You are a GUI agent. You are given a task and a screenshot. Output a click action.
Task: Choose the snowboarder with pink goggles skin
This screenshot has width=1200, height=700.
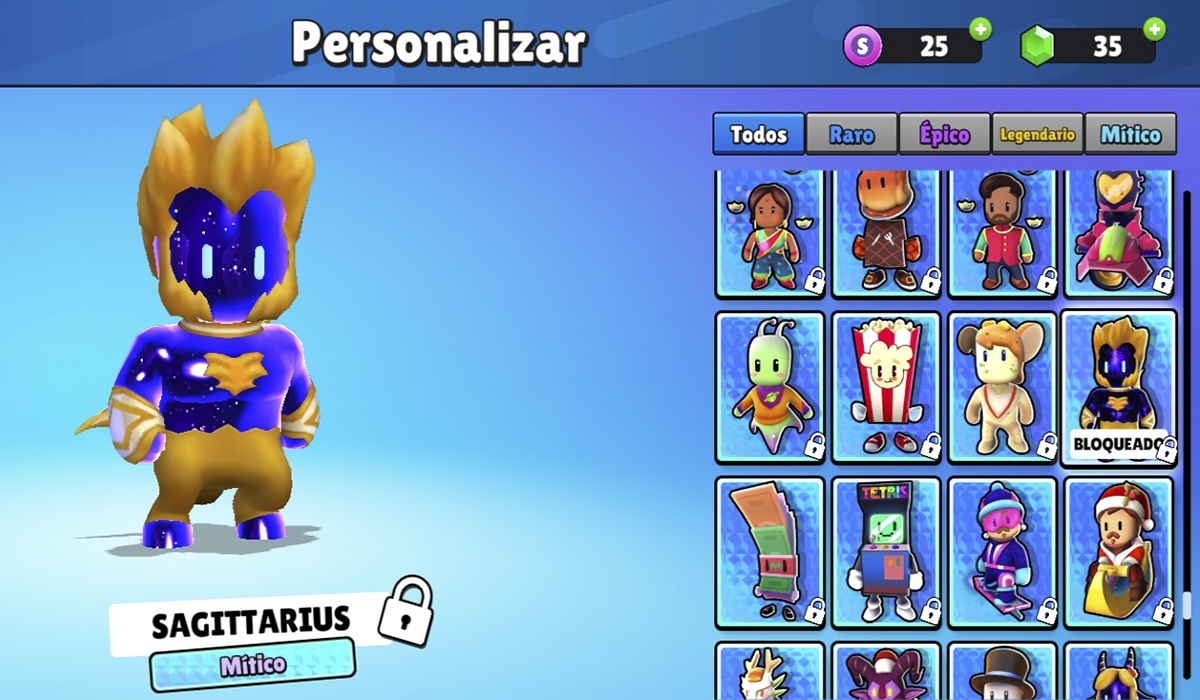[x=1002, y=552]
